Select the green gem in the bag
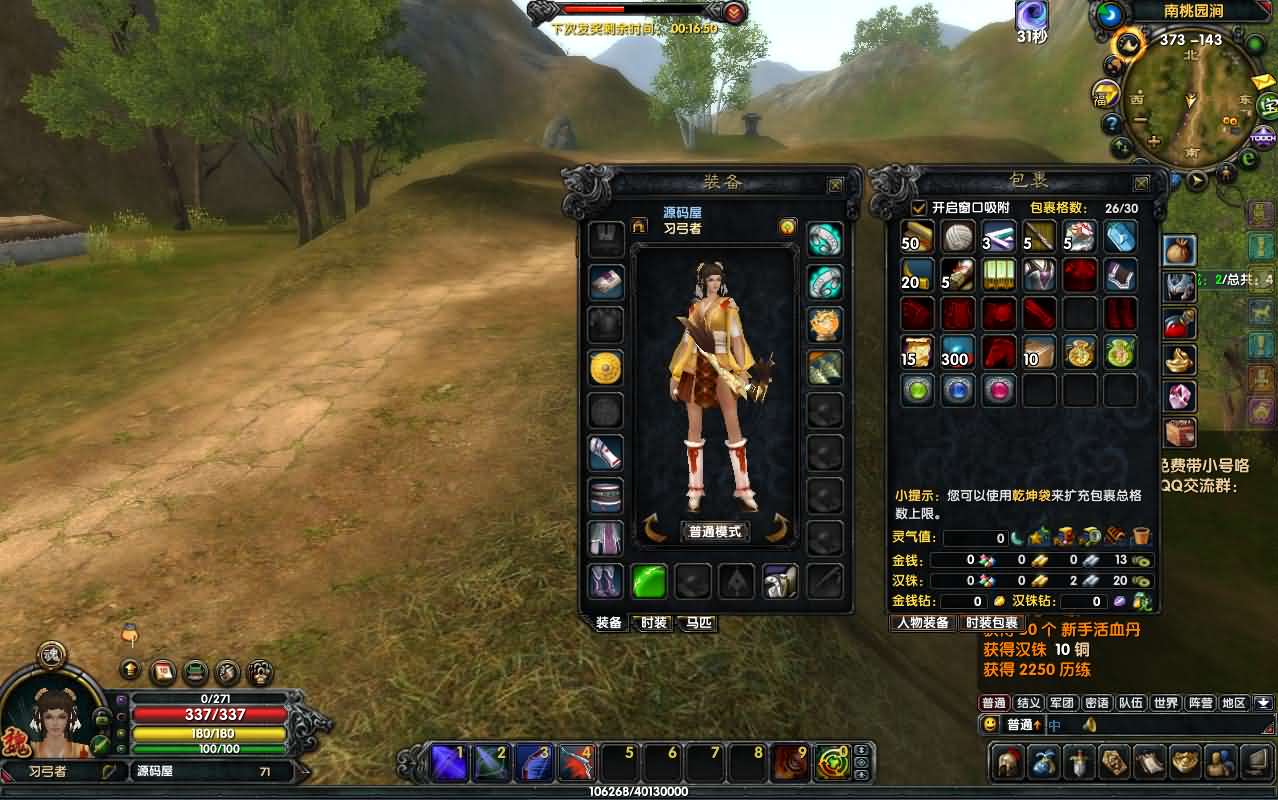1278x800 pixels. pos(917,390)
